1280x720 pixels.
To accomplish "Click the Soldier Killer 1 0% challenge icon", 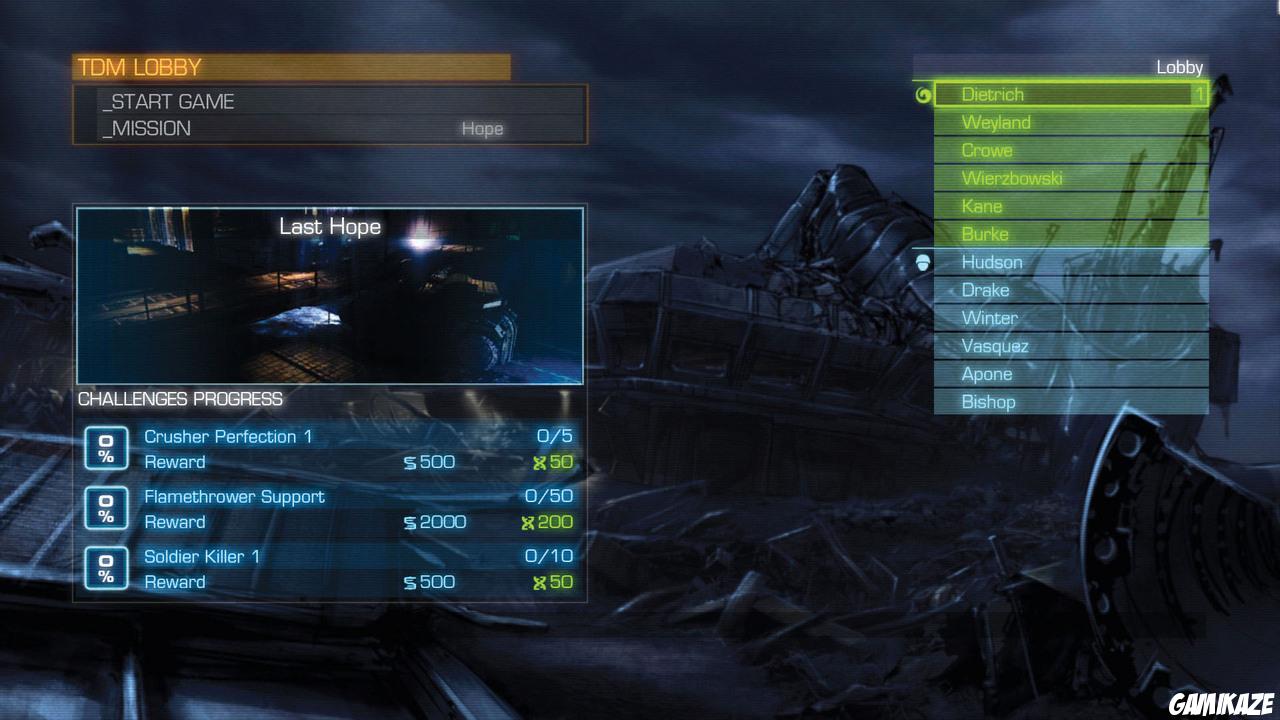I will (106, 568).
